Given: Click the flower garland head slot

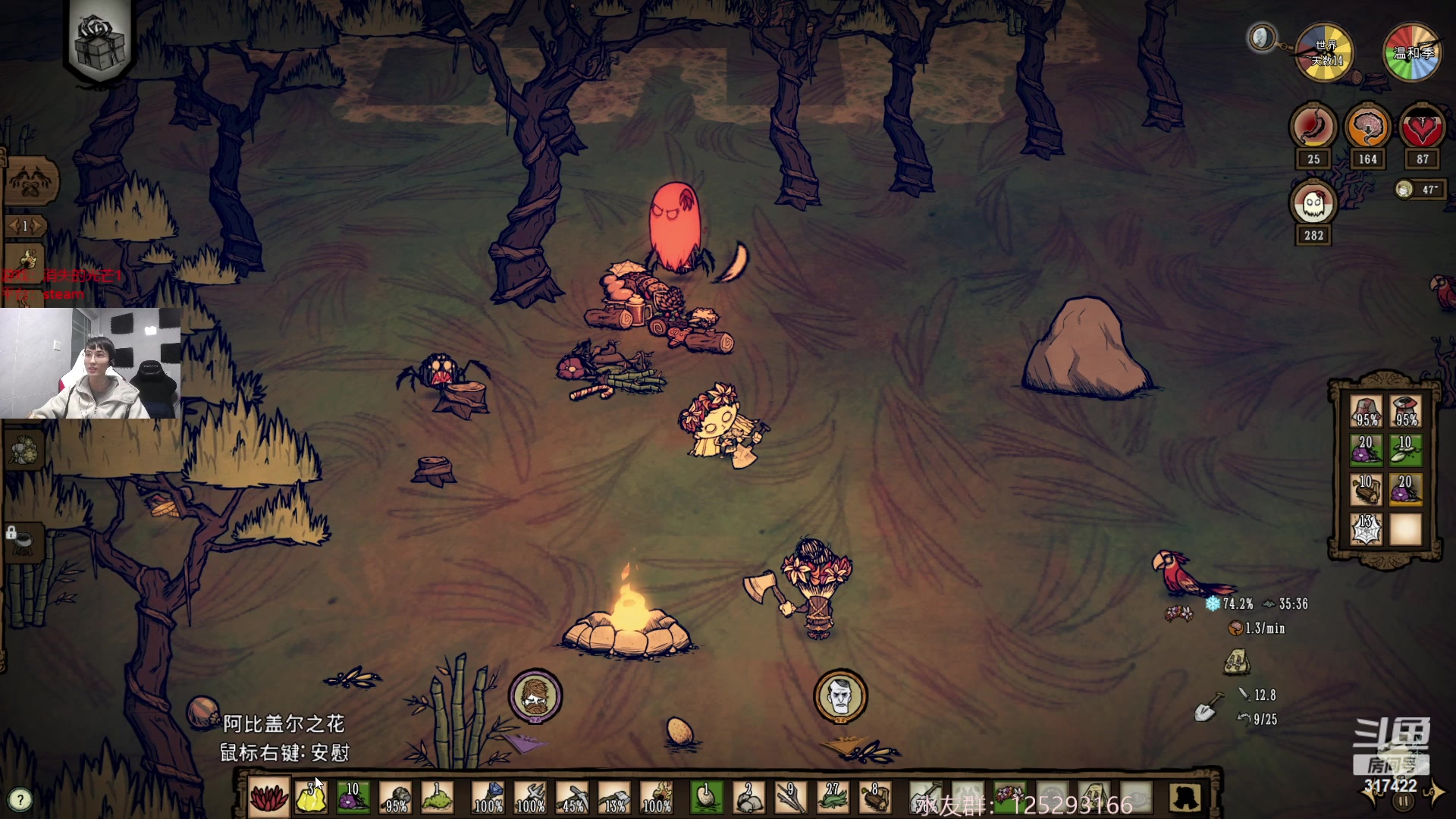Looking at the screenshot, I should (1010, 796).
